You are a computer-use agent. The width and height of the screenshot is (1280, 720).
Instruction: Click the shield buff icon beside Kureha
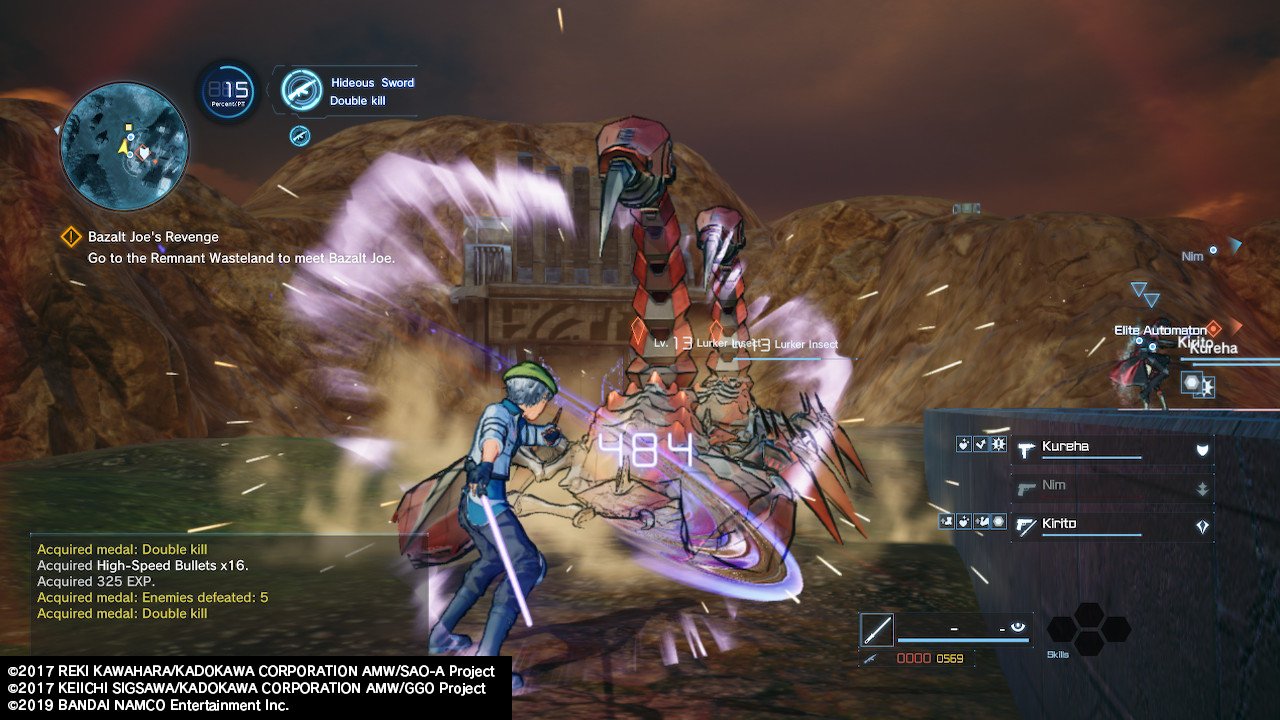pos(1202,449)
